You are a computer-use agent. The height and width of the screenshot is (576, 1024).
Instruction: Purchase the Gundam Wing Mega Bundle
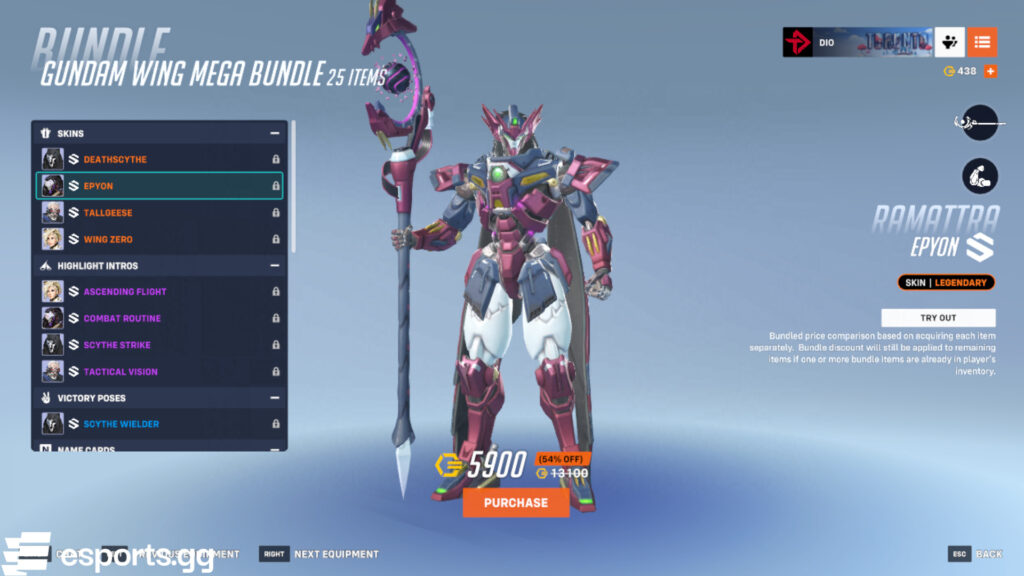pyautogui.click(x=516, y=503)
